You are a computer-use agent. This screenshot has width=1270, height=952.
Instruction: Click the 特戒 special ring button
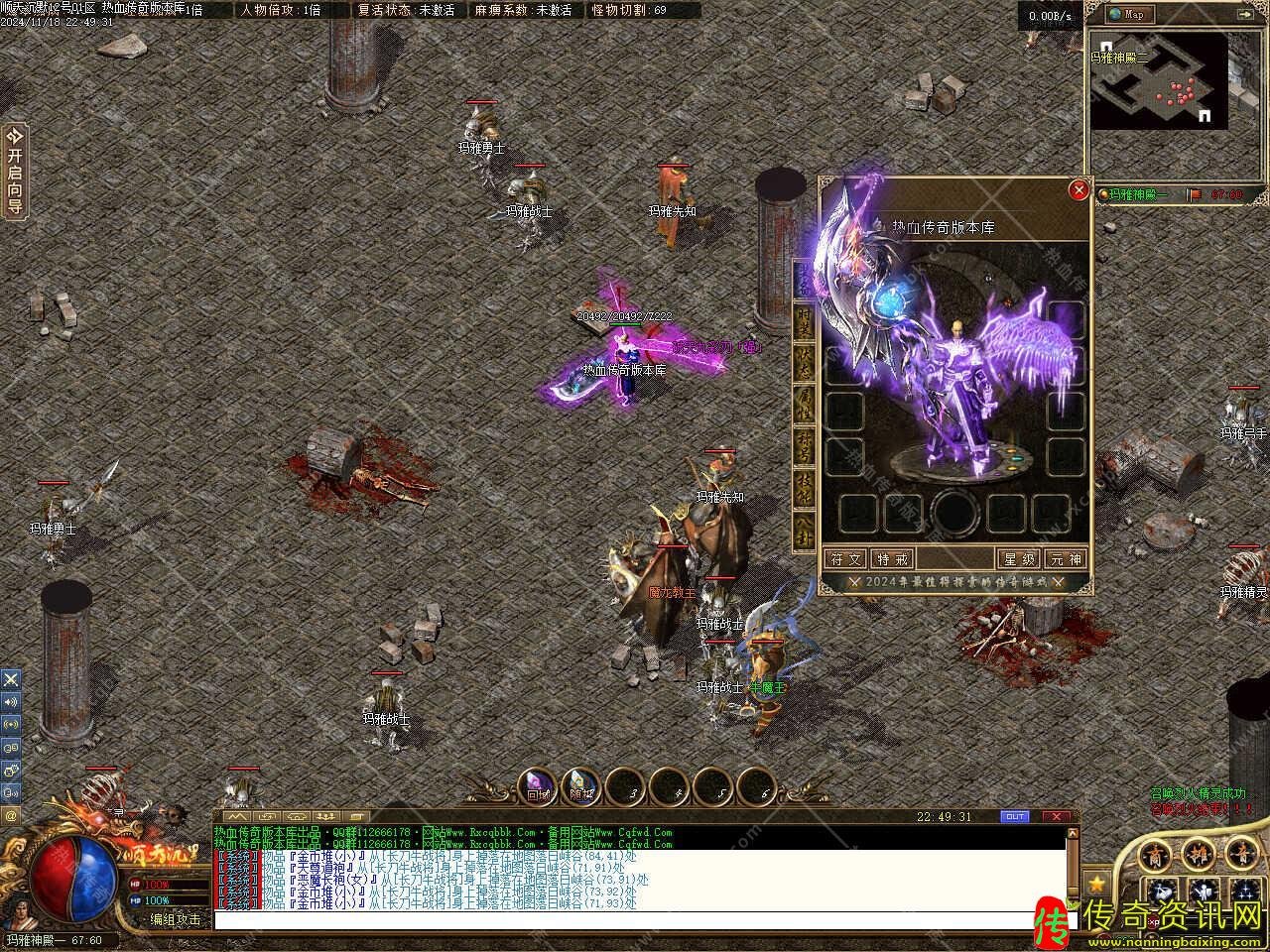(890, 559)
